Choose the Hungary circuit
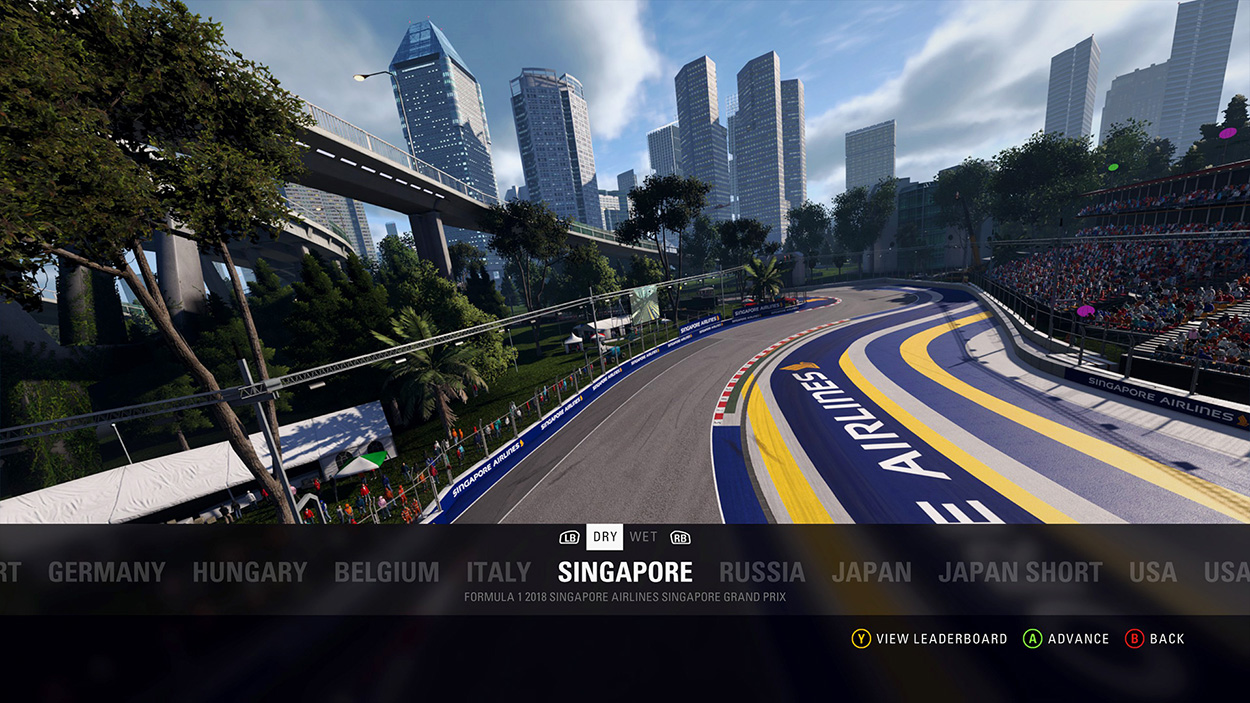The height and width of the screenshot is (703, 1250). click(249, 572)
